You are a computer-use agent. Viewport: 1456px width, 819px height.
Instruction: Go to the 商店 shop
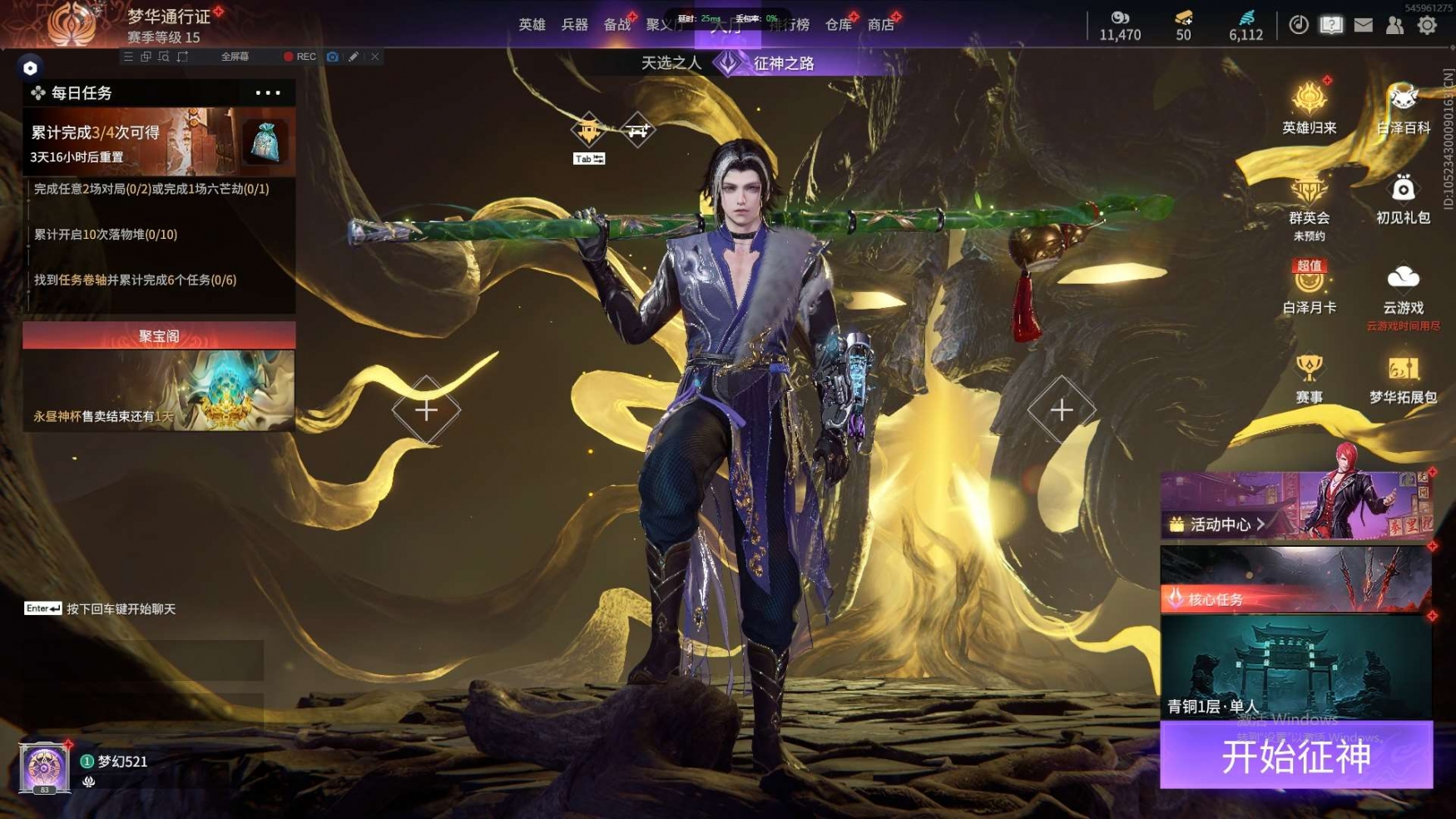click(x=880, y=25)
